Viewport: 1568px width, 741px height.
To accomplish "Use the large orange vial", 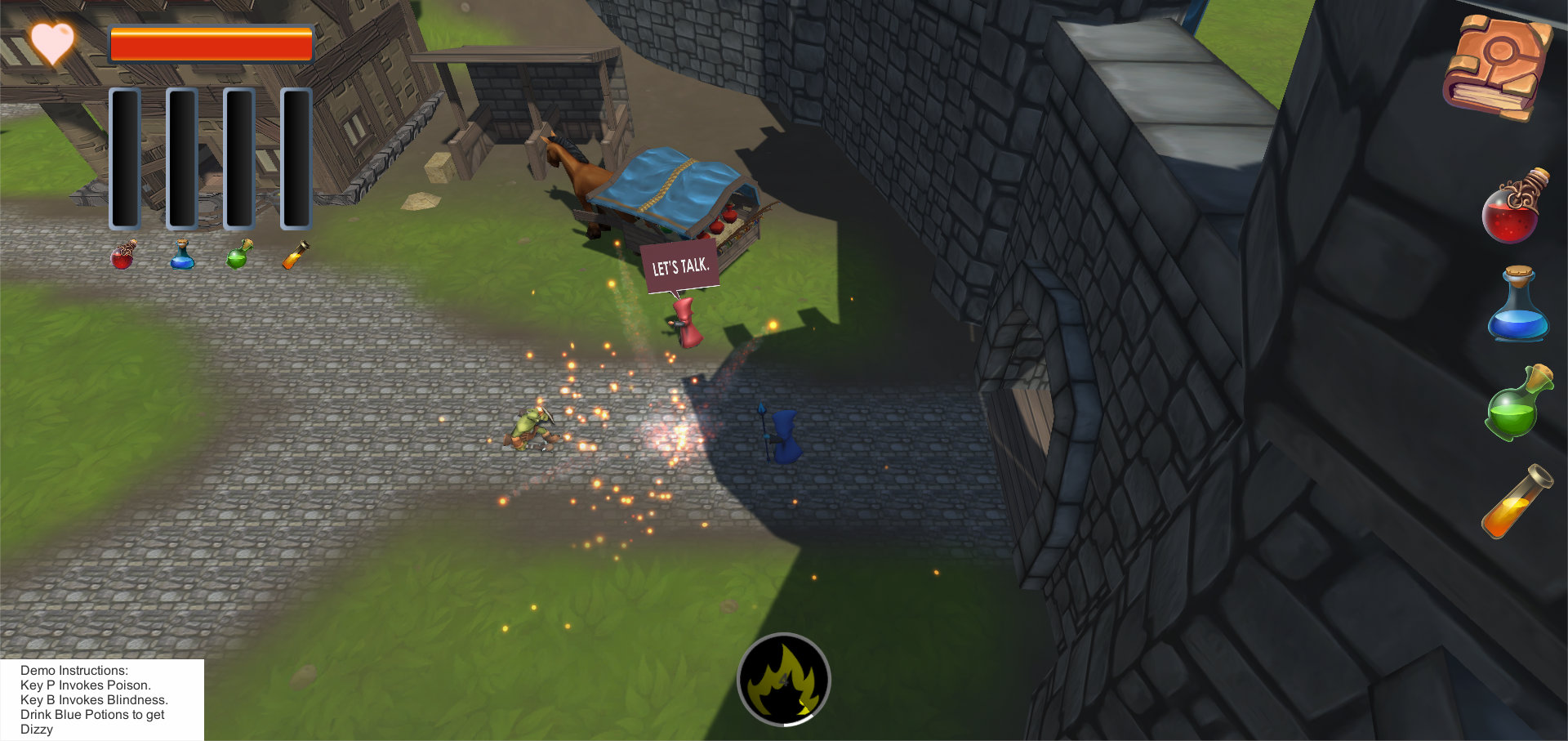I will click(x=1516, y=502).
